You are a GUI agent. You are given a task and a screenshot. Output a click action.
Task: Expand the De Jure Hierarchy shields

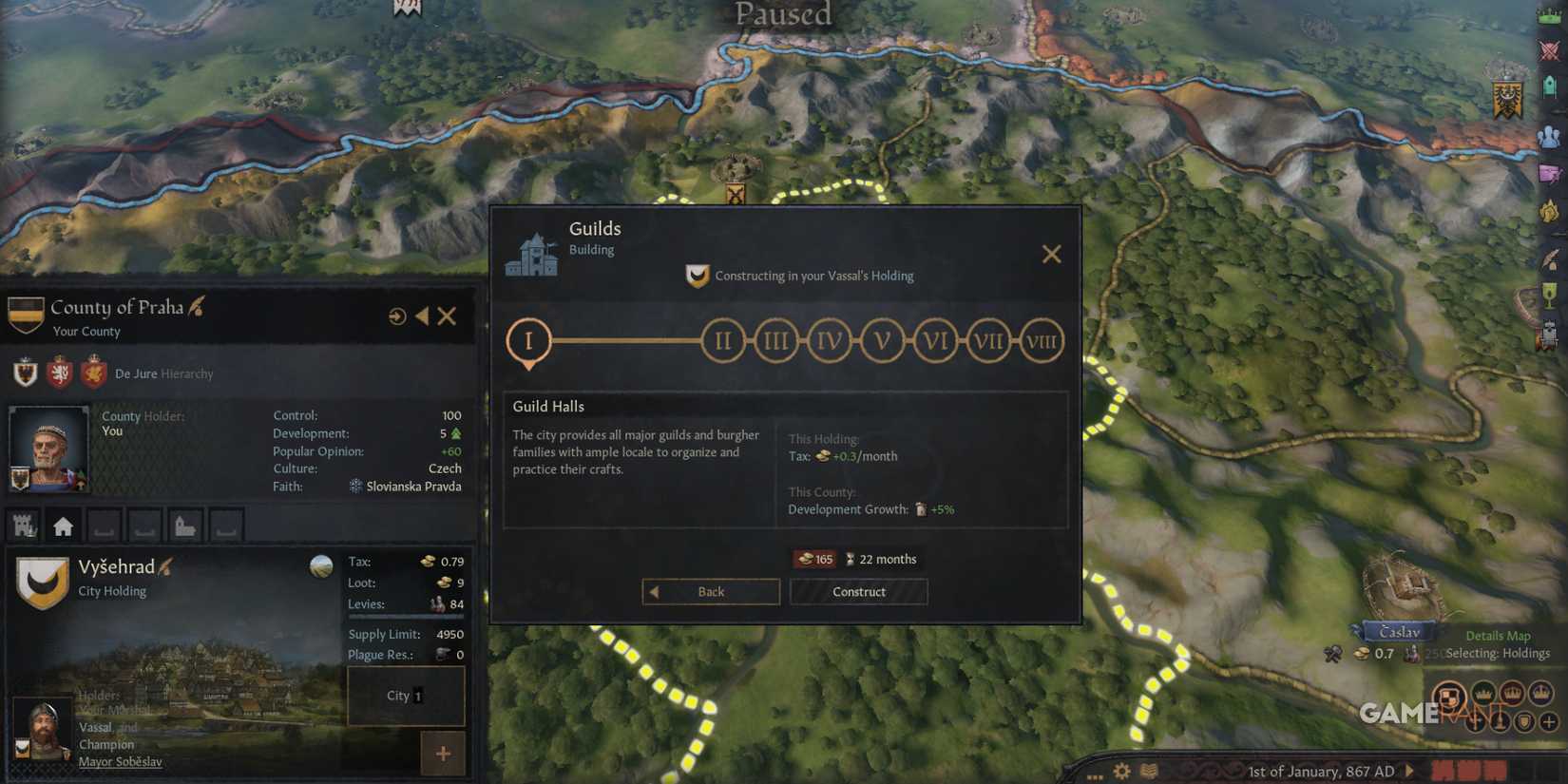click(57, 373)
